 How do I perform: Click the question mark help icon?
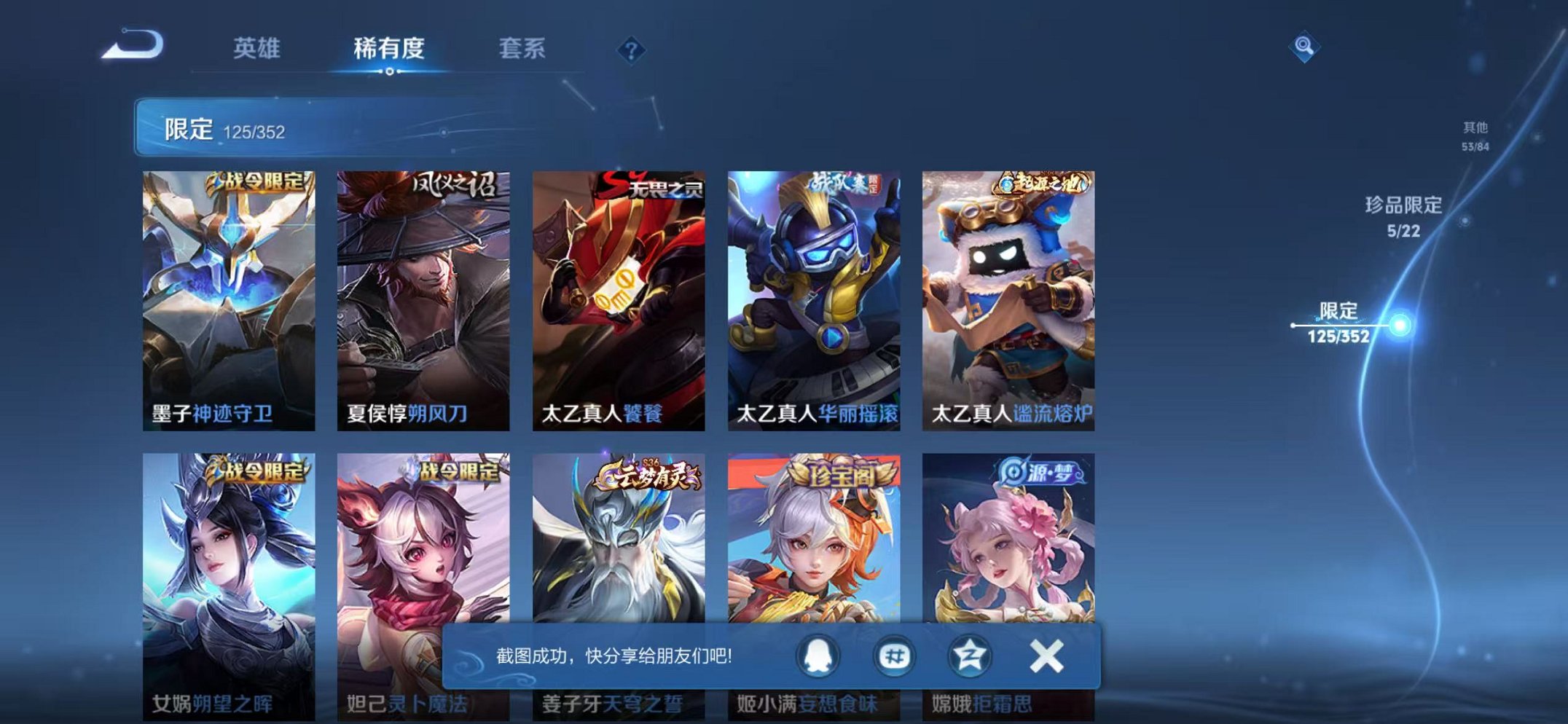click(x=631, y=49)
